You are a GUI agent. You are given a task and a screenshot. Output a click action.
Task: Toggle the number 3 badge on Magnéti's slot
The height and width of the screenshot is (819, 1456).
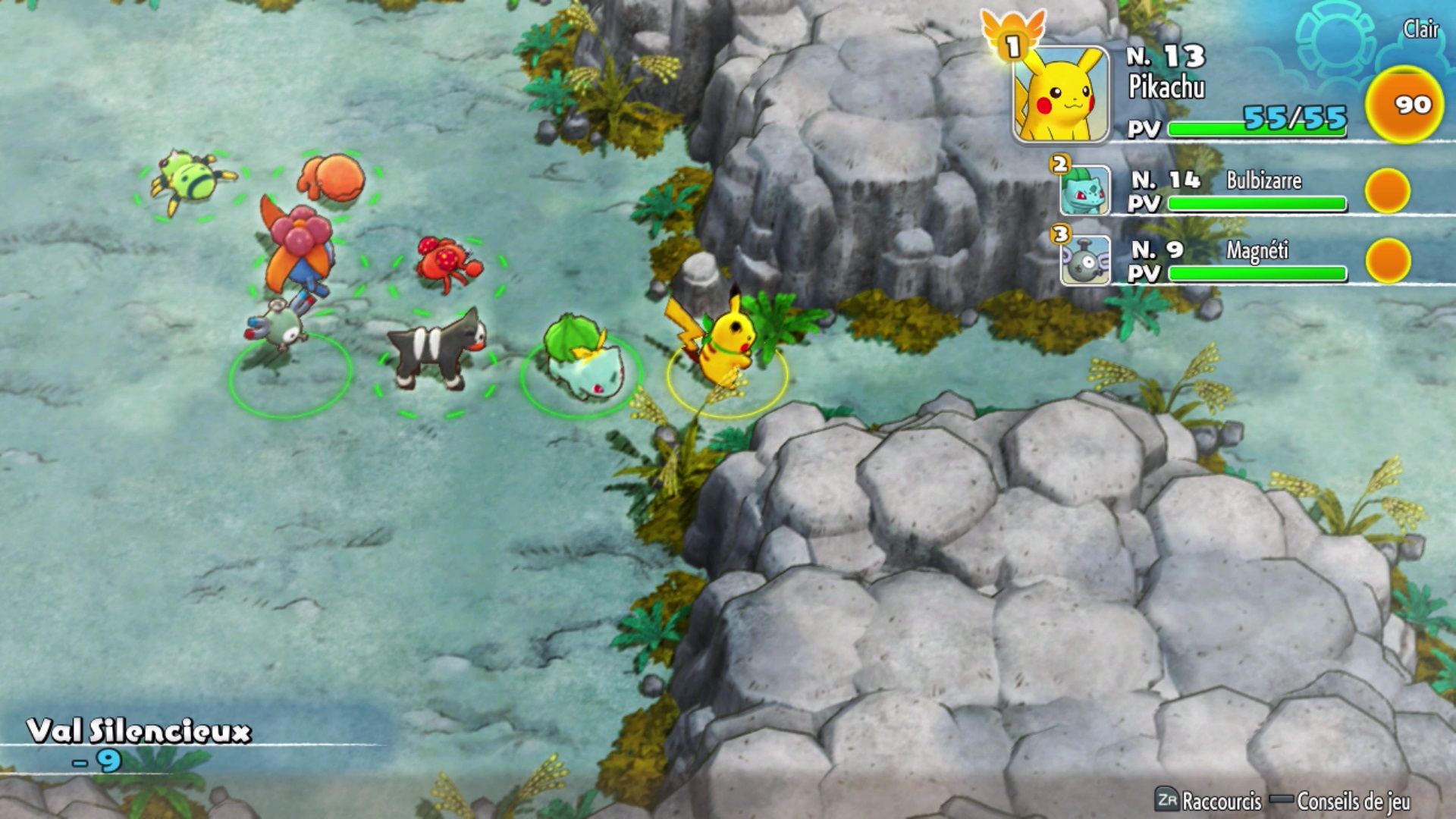tap(1059, 233)
